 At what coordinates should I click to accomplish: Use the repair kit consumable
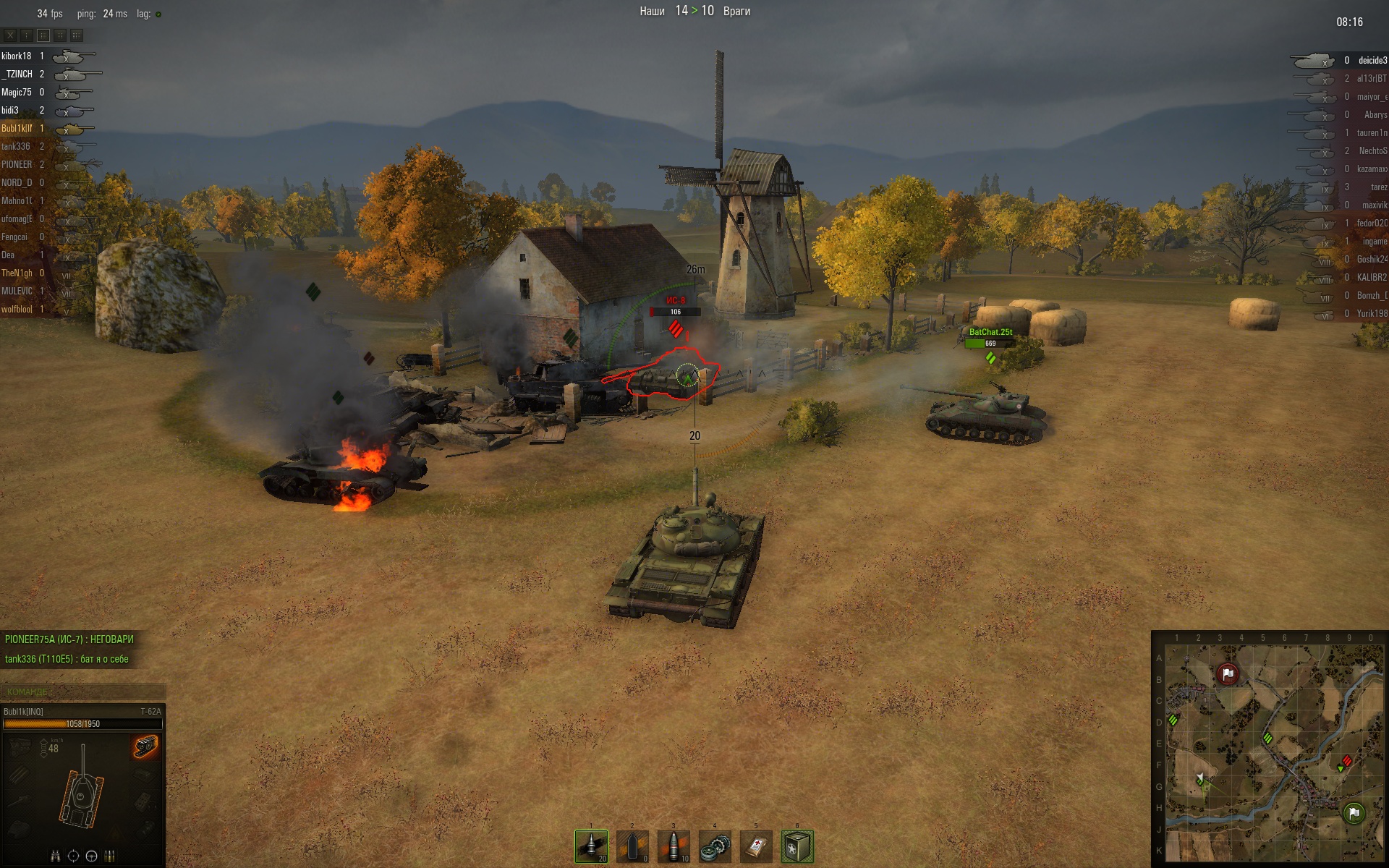(715, 846)
